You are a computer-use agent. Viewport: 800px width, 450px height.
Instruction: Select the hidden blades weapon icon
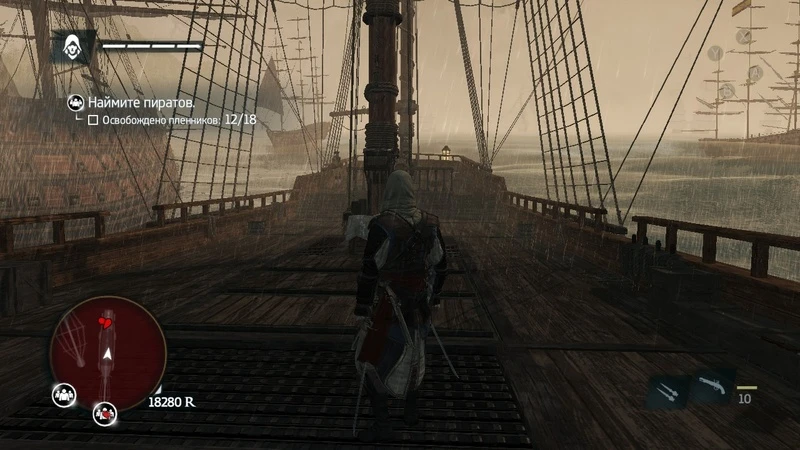coord(667,391)
